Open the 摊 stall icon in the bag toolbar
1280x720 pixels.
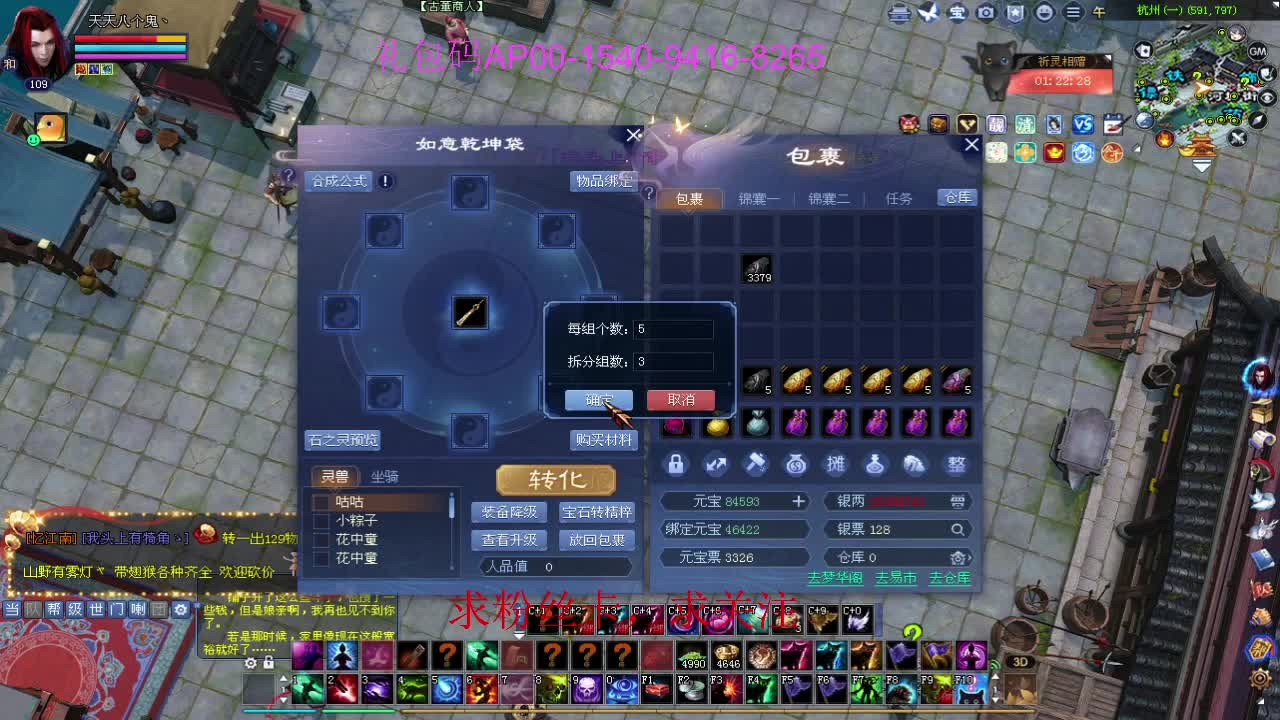tap(836, 464)
